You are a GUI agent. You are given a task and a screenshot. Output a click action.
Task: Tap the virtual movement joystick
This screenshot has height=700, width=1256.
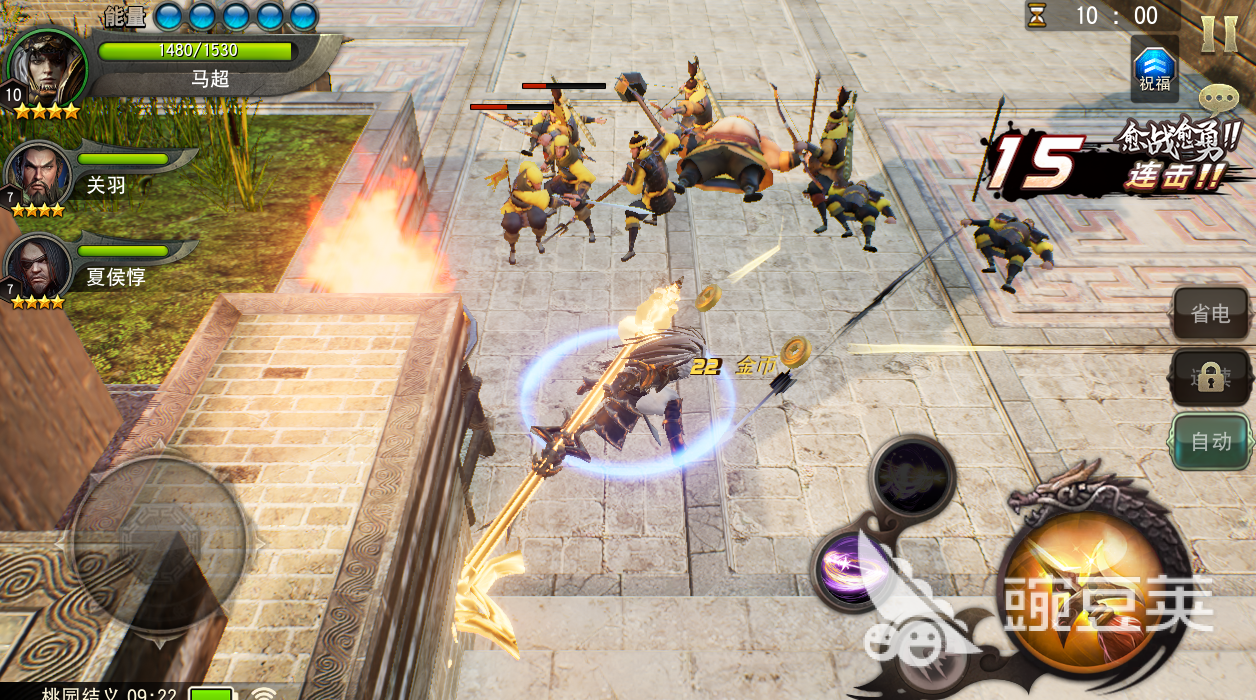click(158, 542)
